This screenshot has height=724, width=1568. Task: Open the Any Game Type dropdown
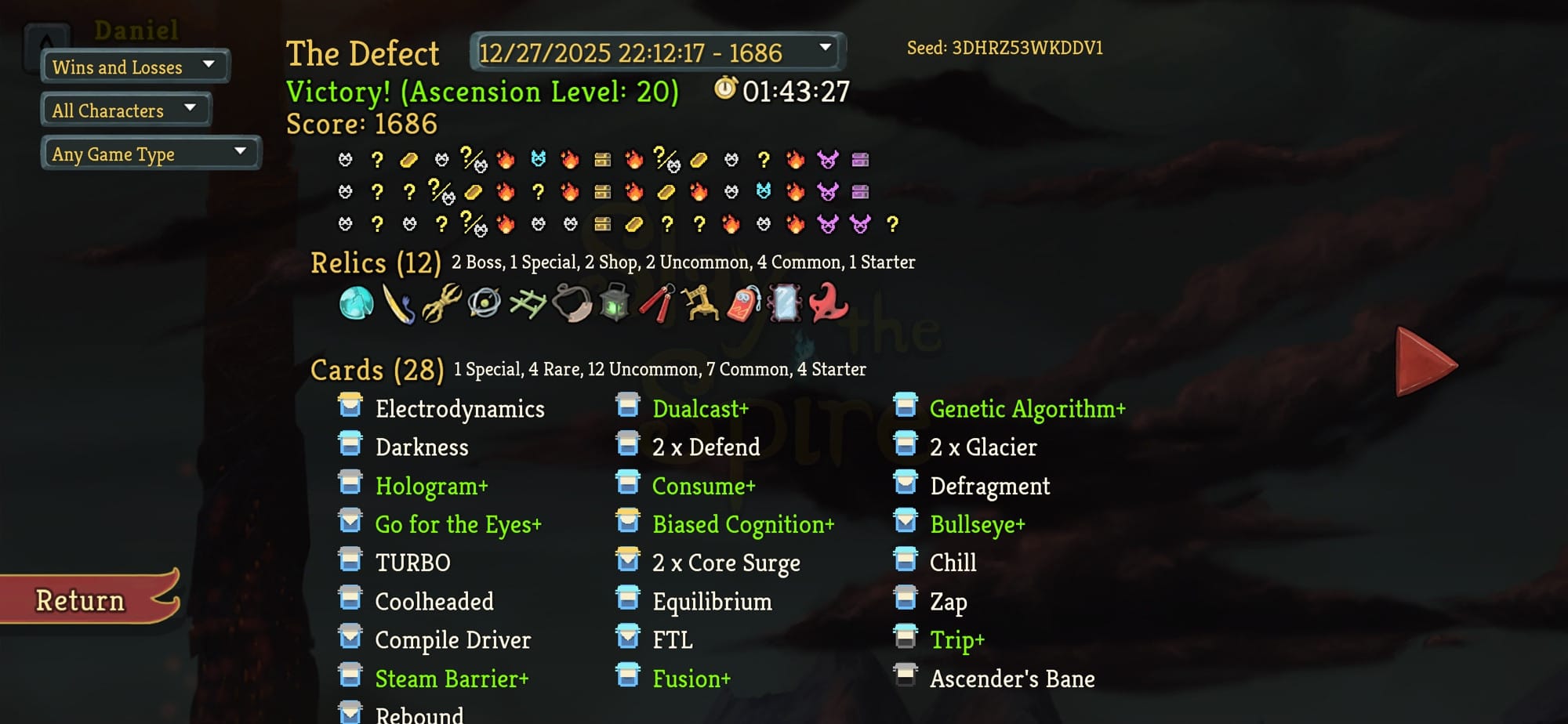150,154
